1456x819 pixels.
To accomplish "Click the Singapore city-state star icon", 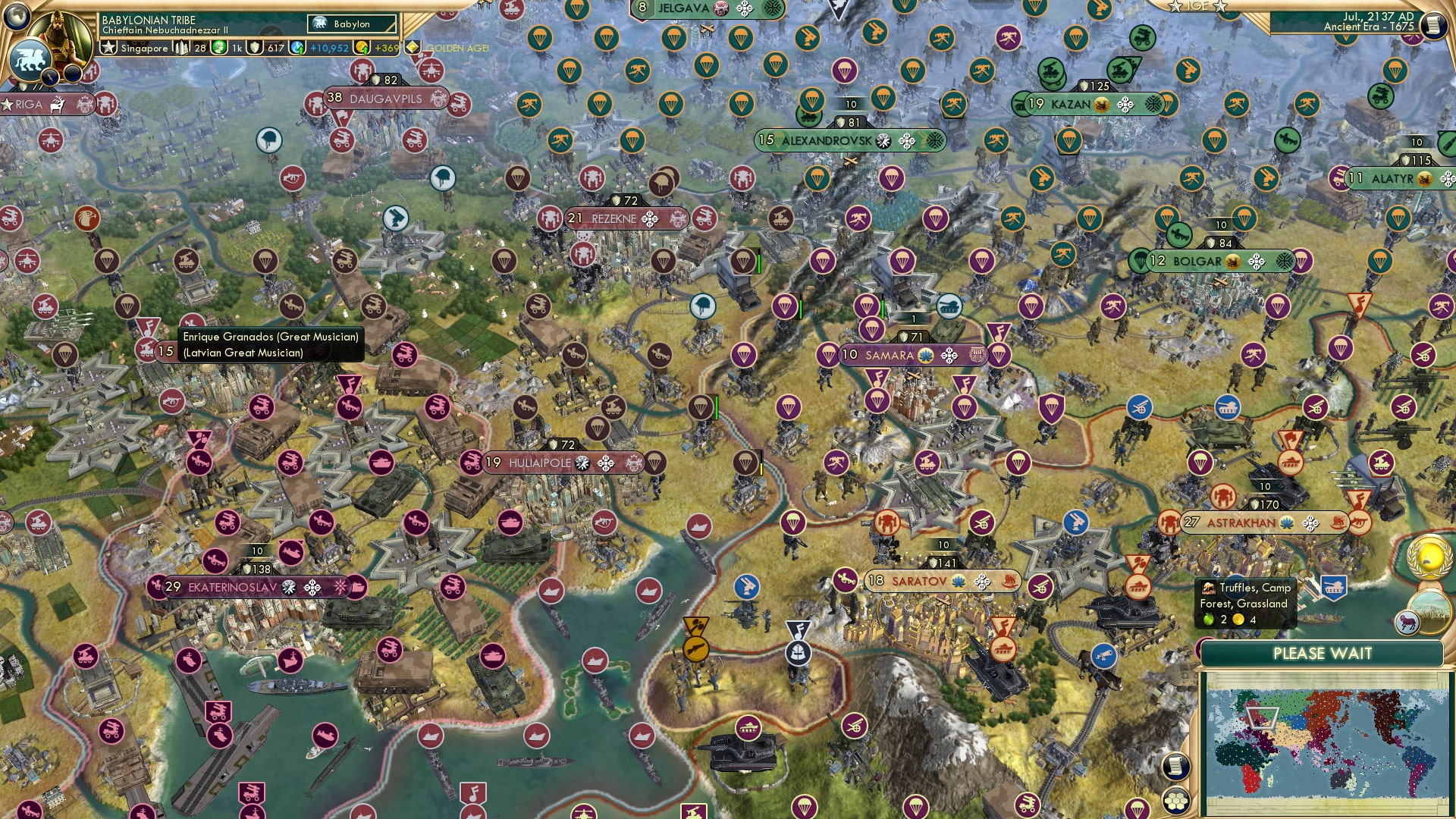I will (x=110, y=48).
